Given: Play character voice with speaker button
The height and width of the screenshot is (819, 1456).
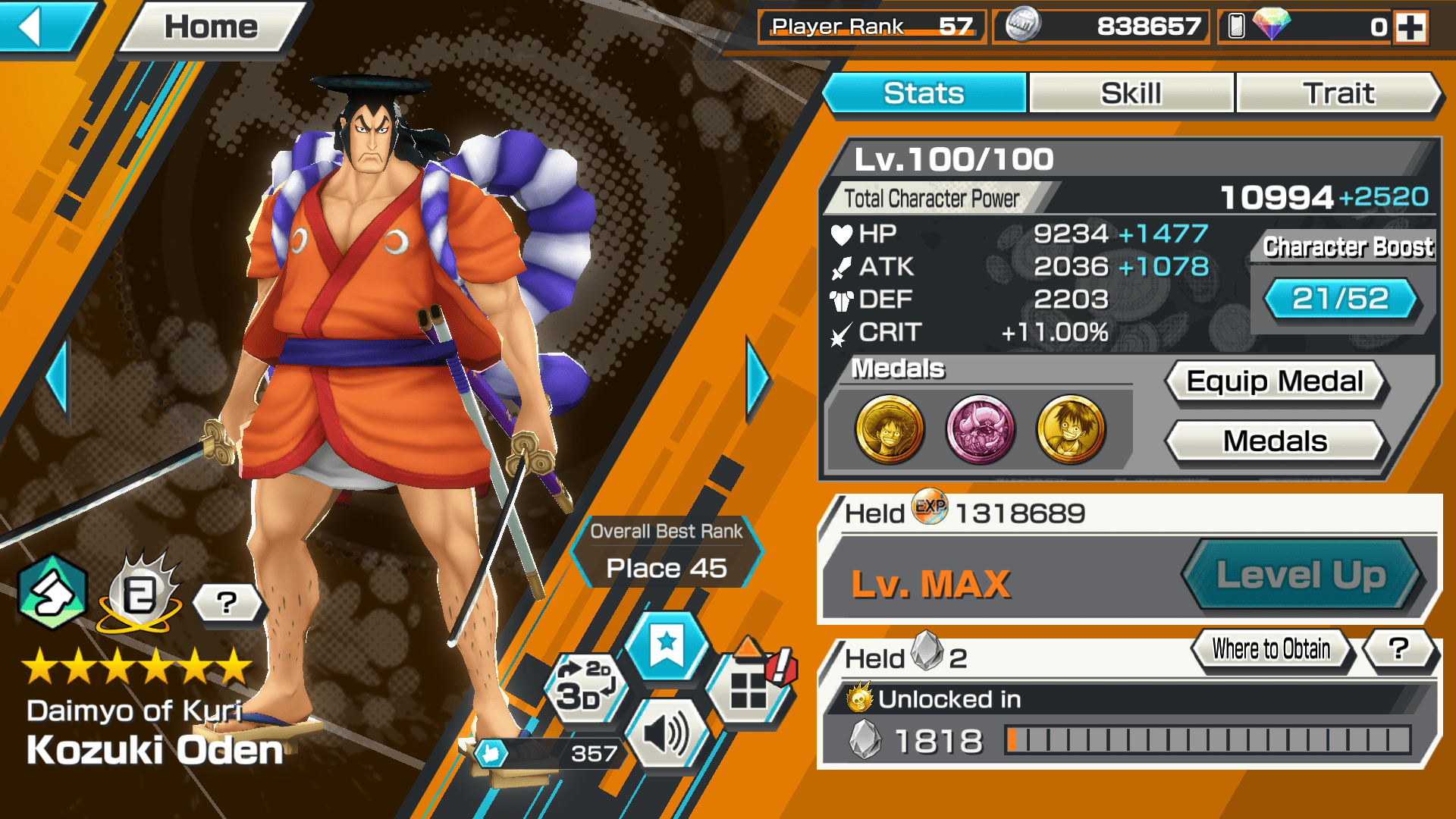Looking at the screenshot, I should pos(667,734).
